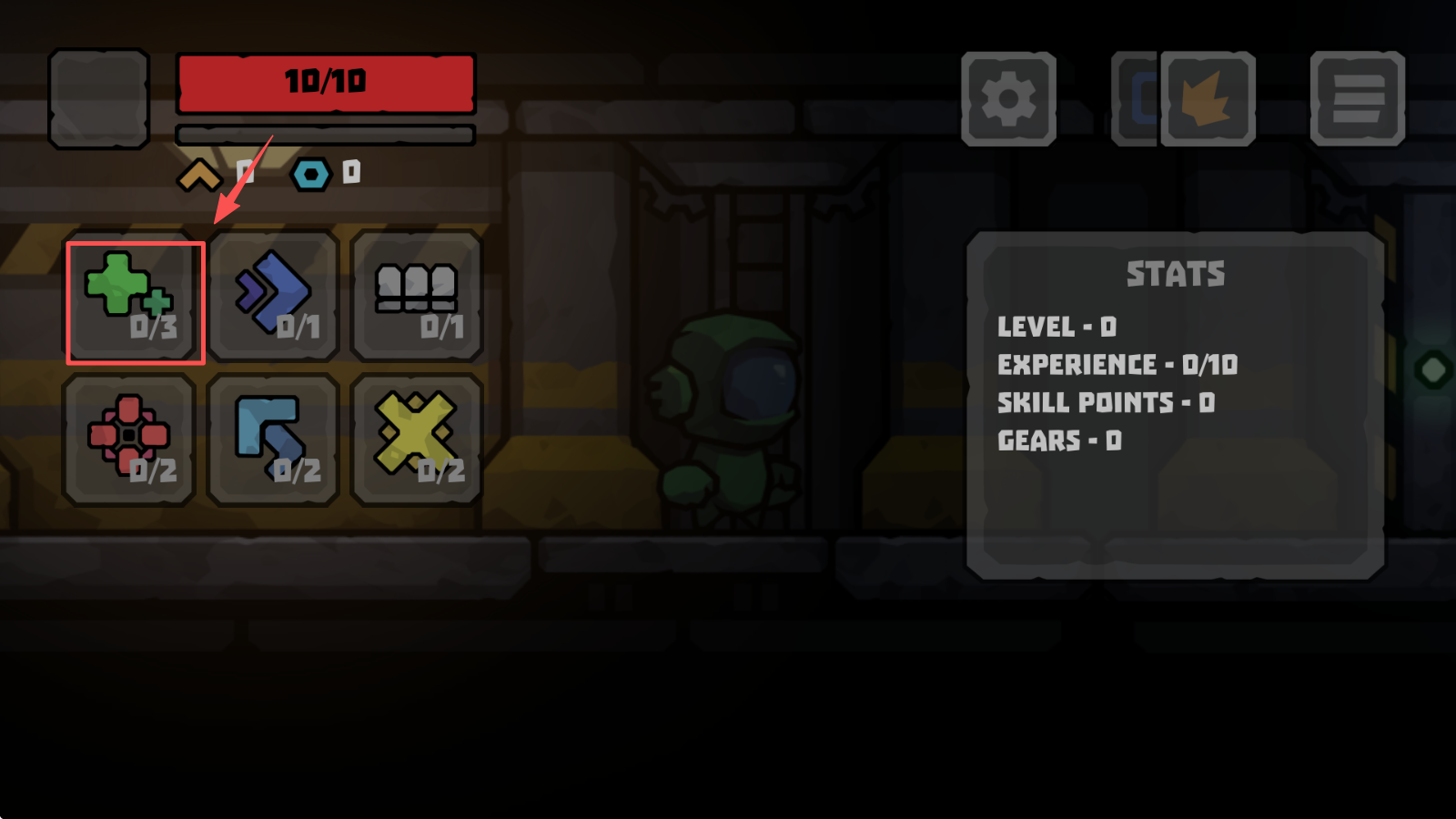Viewport: 1456px width, 819px height.
Task: Click the orange leaf icon button
Action: point(1208,99)
